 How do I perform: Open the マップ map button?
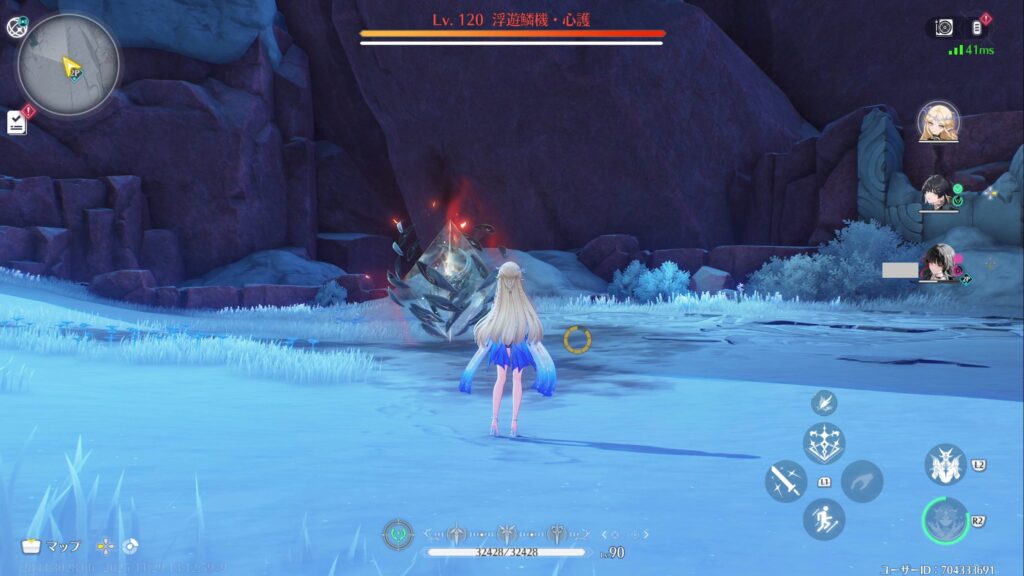tap(52, 546)
